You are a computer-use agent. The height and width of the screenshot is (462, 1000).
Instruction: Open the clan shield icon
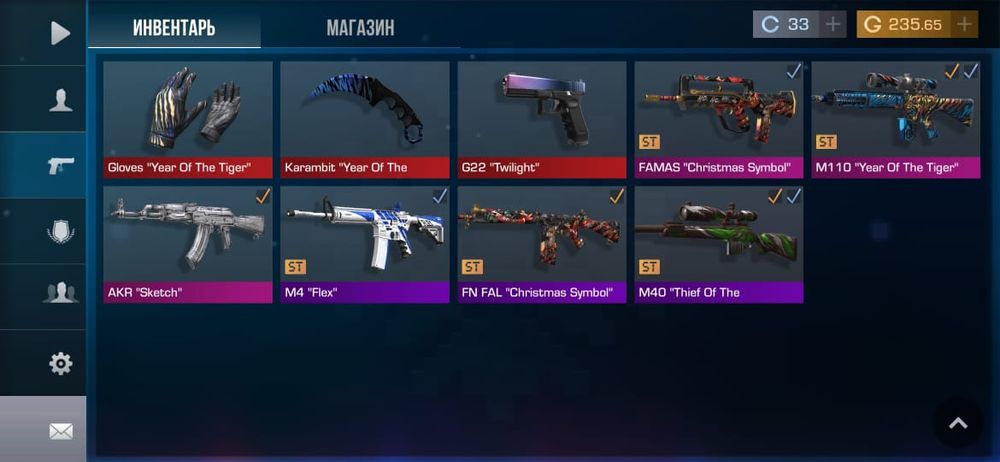[x=60, y=231]
